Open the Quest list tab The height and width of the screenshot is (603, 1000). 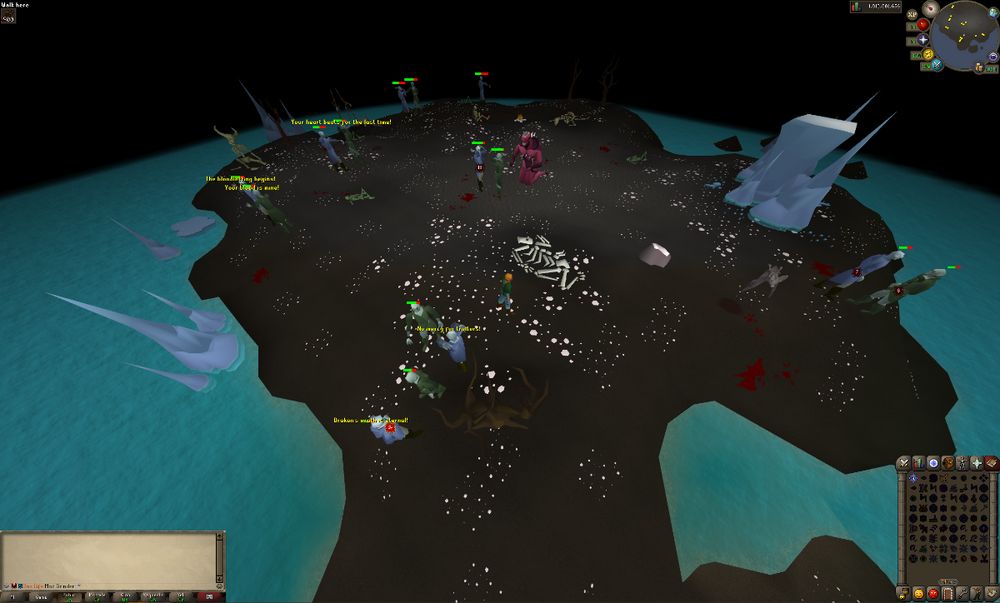coord(933,463)
